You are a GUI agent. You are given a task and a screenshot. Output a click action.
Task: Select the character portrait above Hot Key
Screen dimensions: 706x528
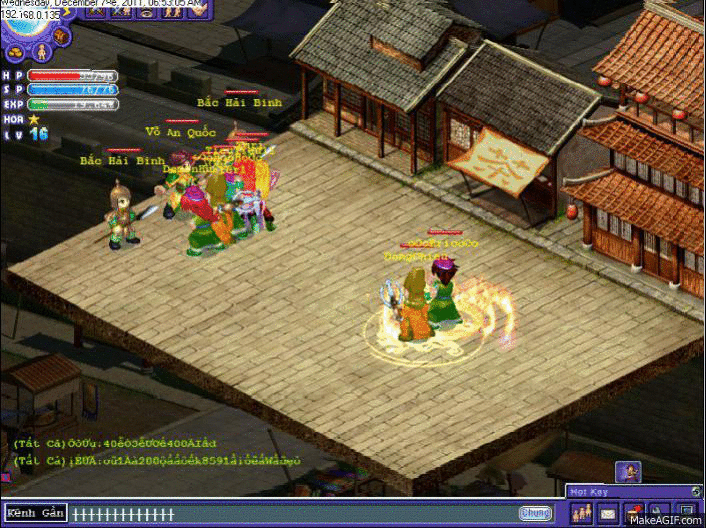[628, 471]
